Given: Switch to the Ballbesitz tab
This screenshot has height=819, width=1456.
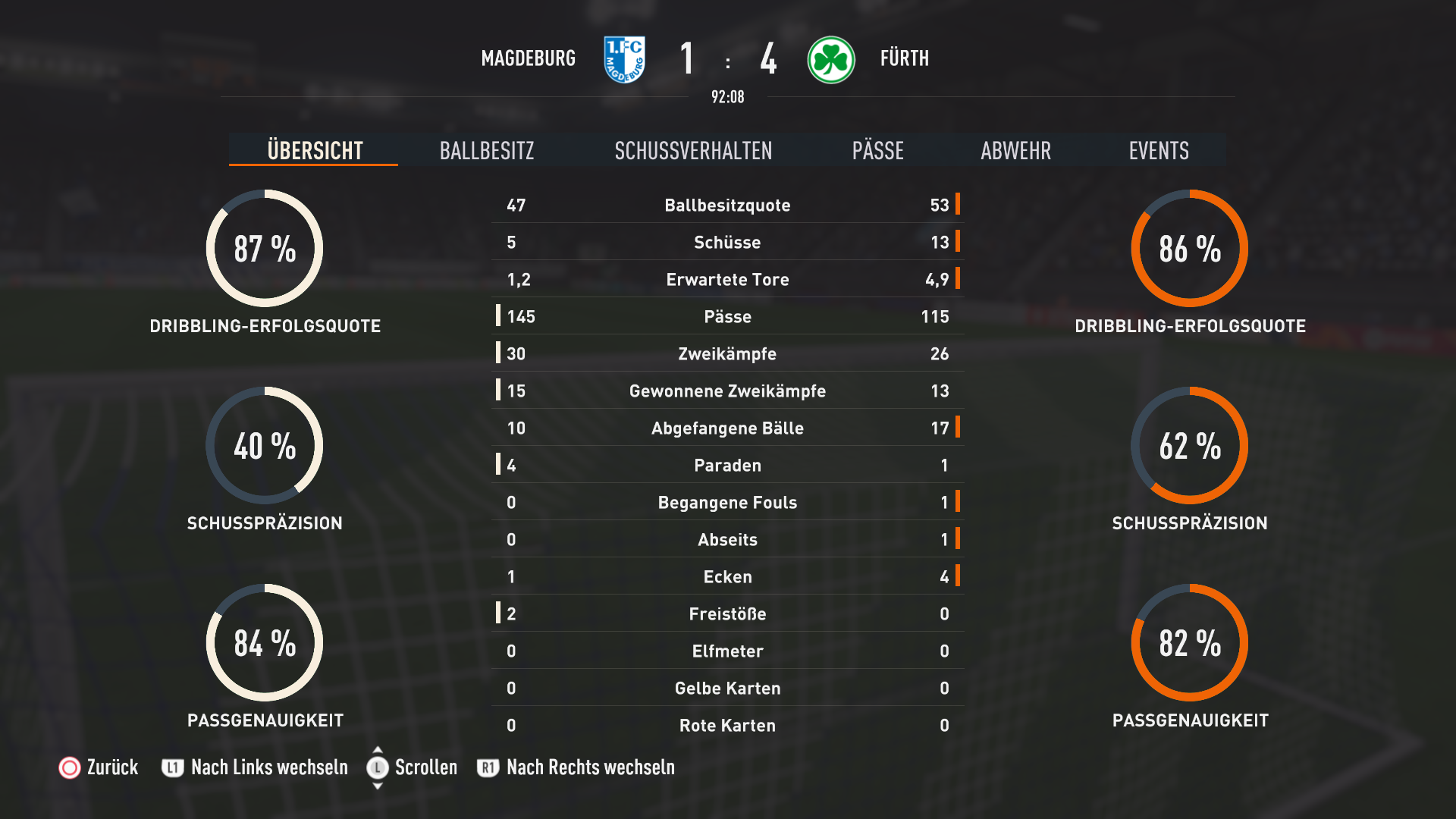Looking at the screenshot, I should click(x=487, y=150).
